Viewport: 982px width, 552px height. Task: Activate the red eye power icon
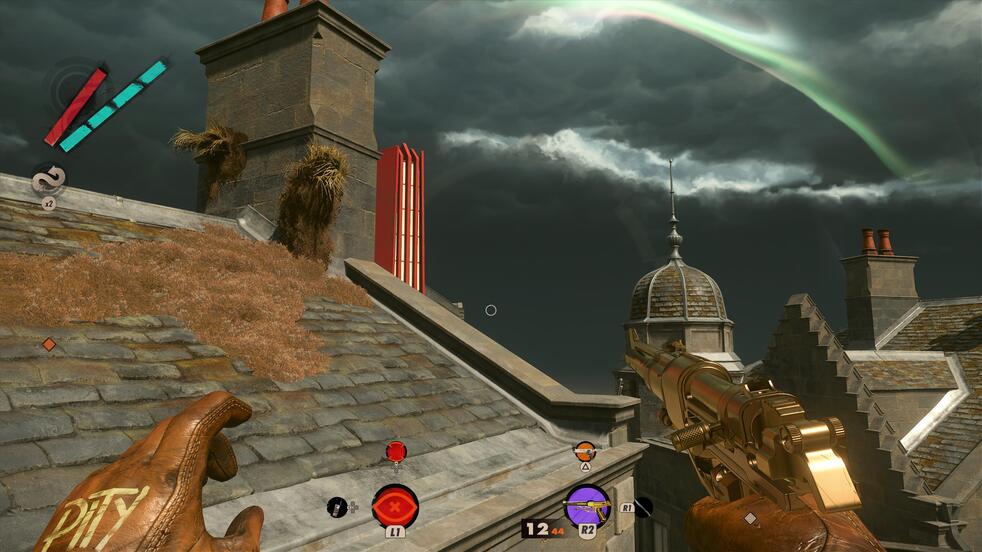pyautogui.click(x=394, y=505)
